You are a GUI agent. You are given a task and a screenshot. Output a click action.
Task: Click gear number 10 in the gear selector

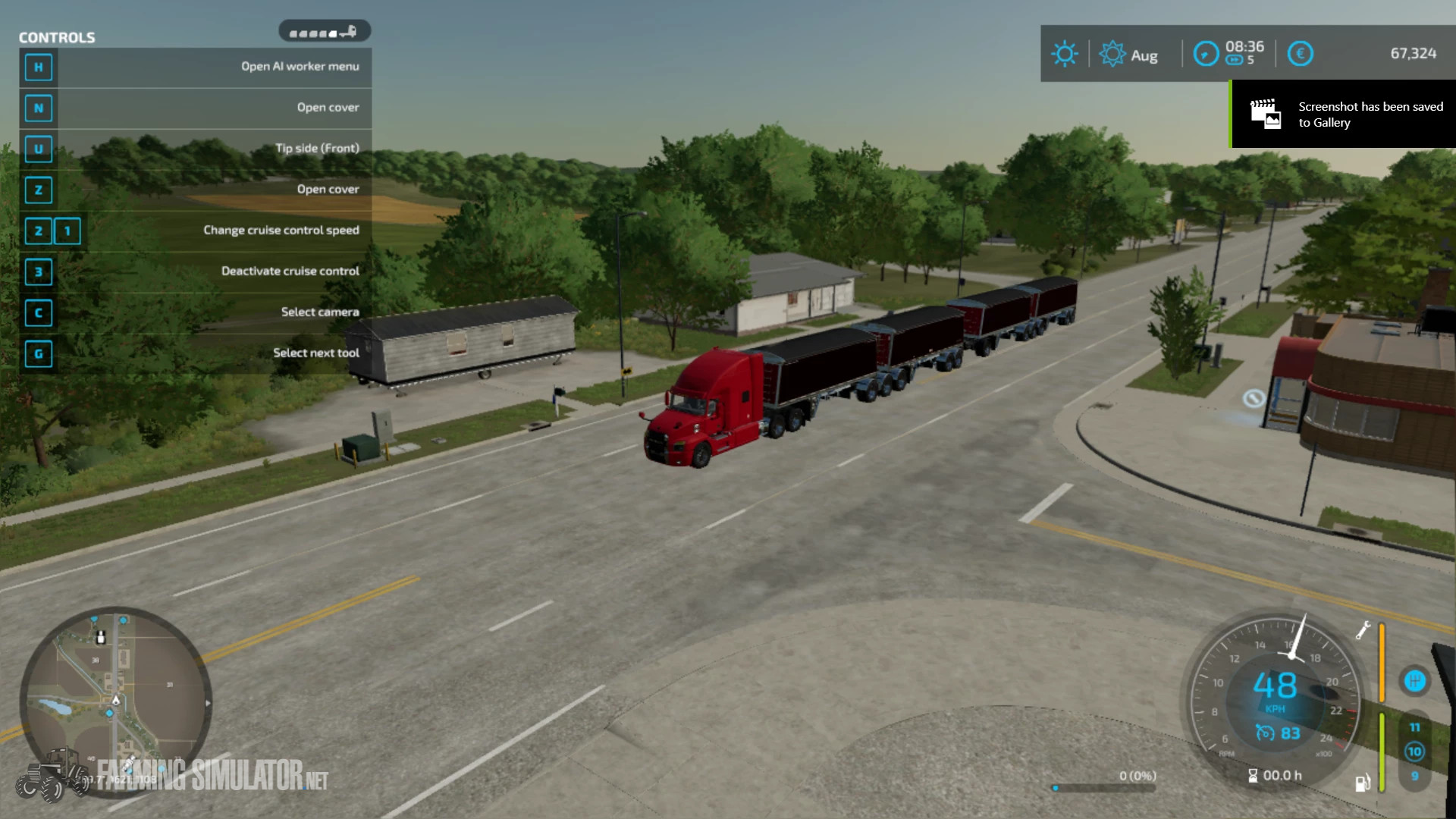click(x=1414, y=751)
